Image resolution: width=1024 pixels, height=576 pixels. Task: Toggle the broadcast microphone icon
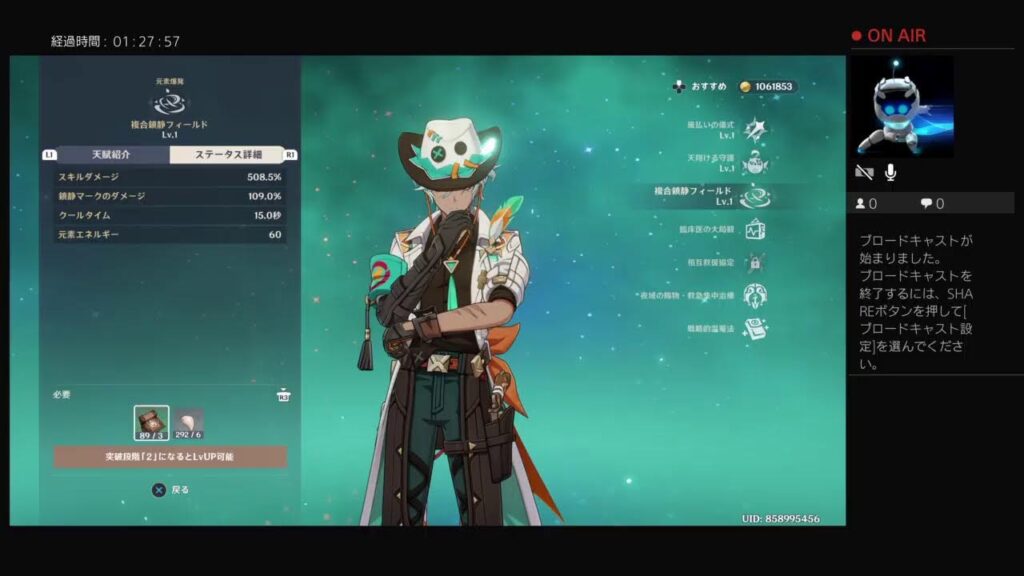[x=890, y=172]
